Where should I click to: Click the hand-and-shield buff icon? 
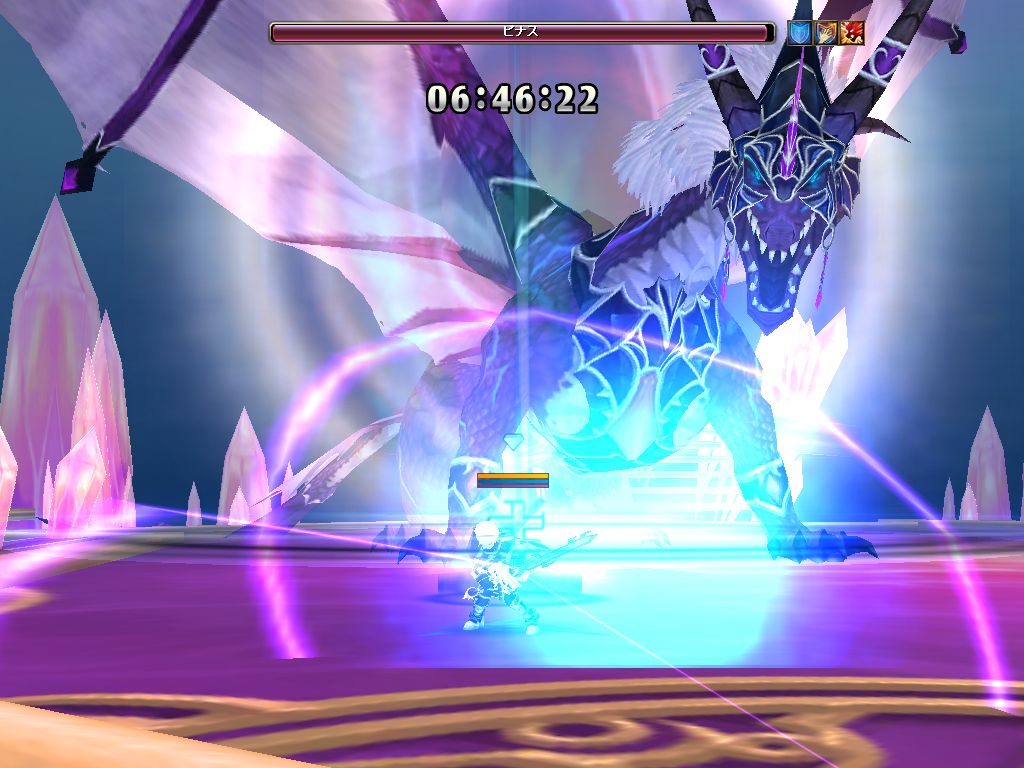pyautogui.click(x=826, y=33)
